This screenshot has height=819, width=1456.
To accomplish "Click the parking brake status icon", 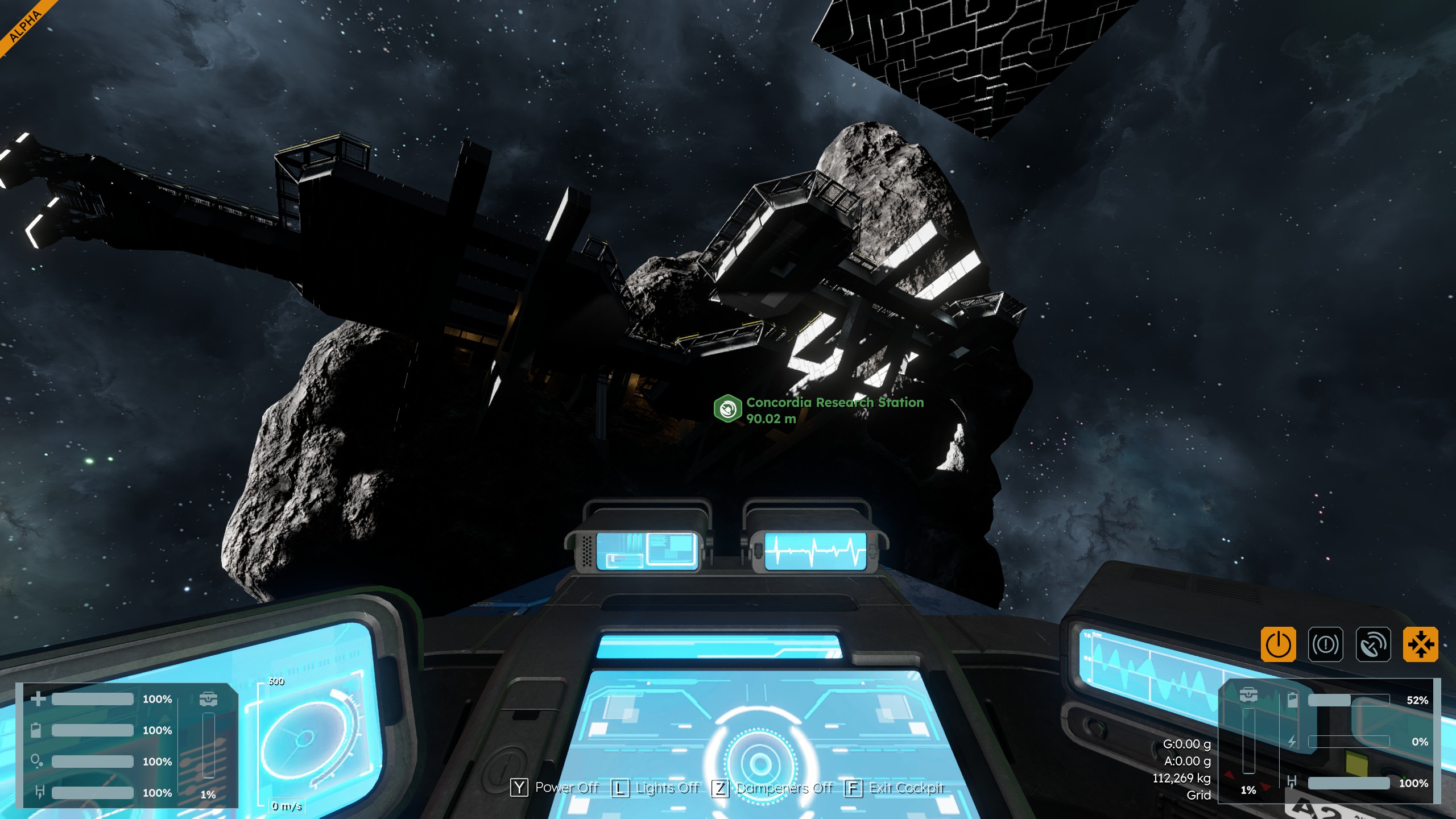I will pyautogui.click(x=1325, y=644).
